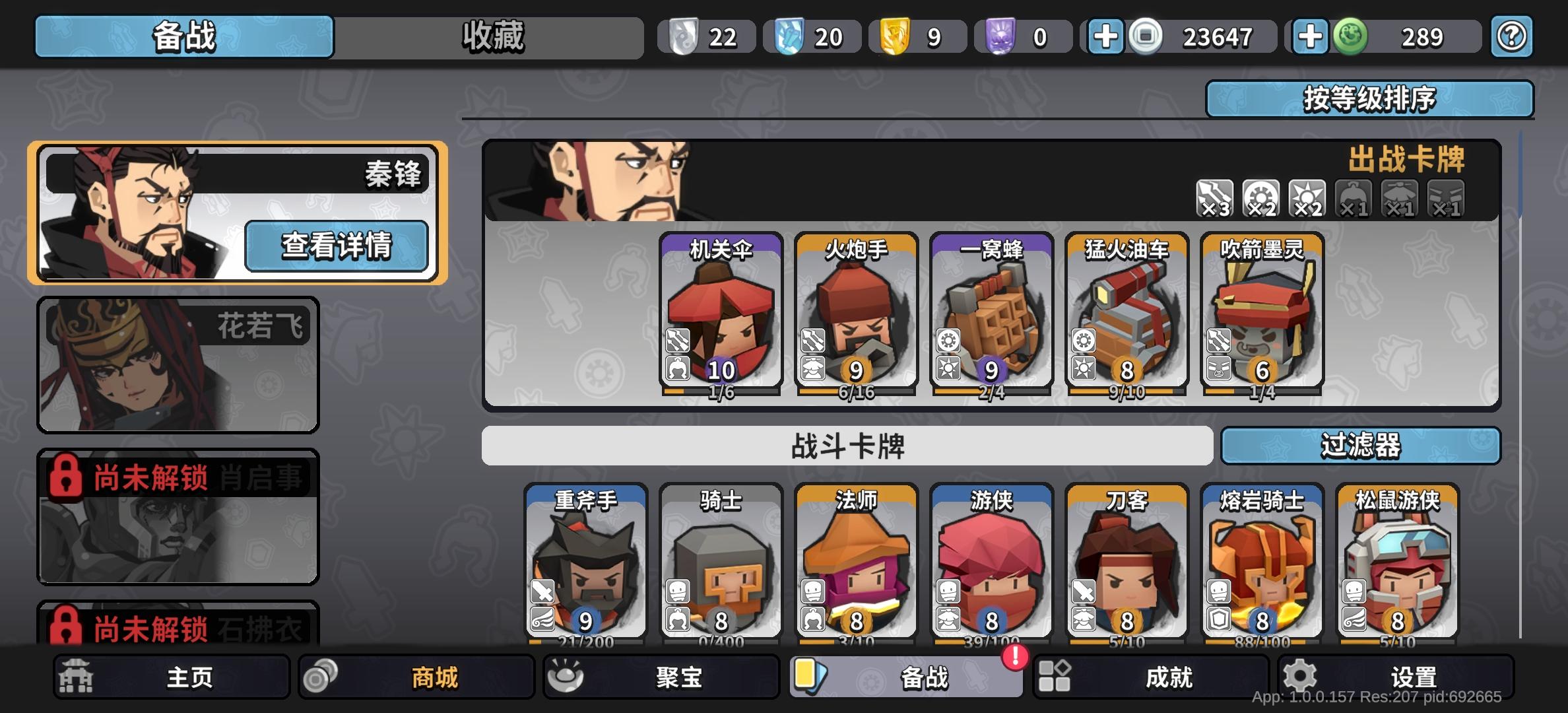Image resolution: width=1568 pixels, height=713 pixels.
Task: Select the 花若飞 hero portrait
Action: tap(177, 365)
